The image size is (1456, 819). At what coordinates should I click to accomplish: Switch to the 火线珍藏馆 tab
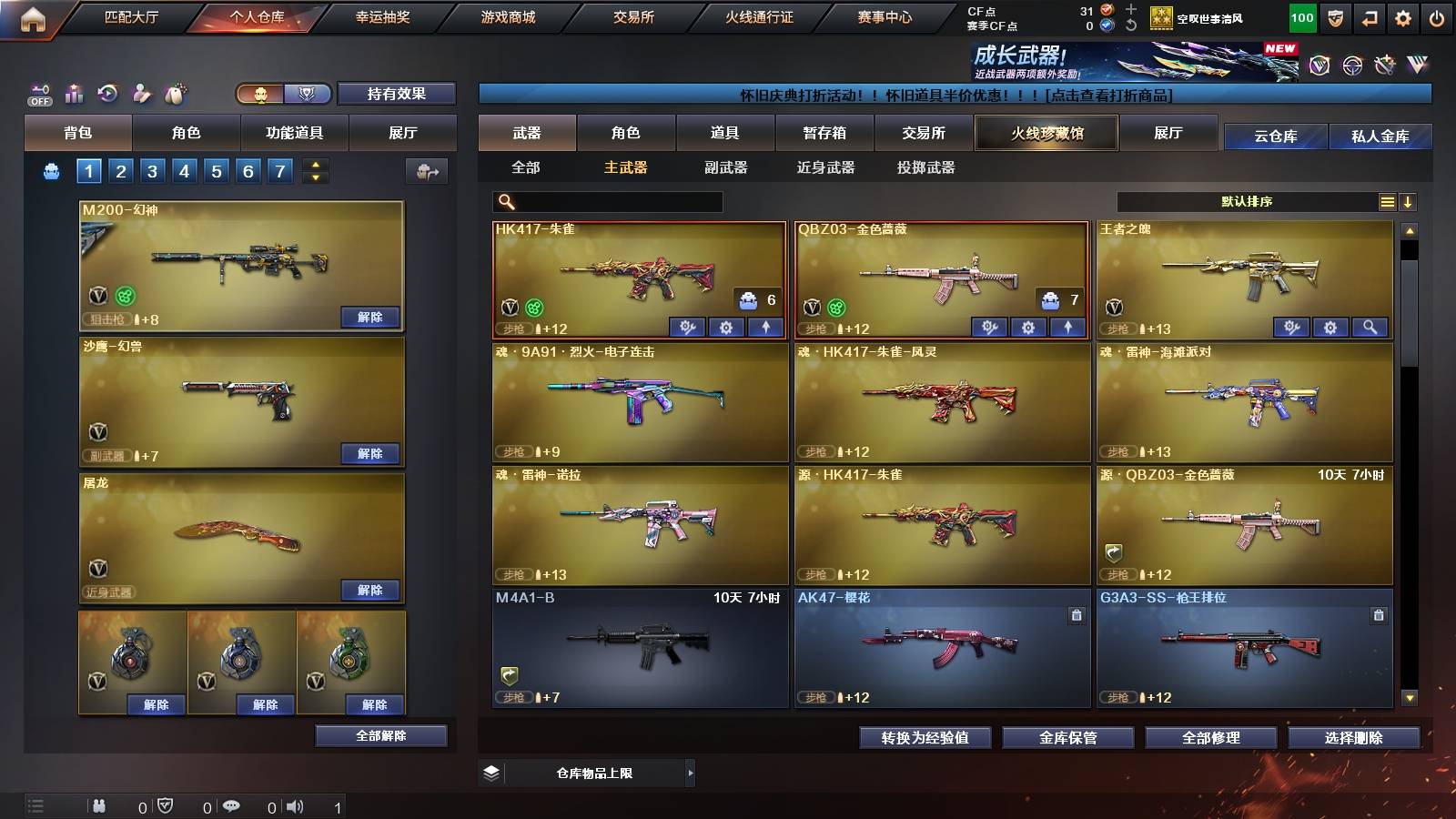(x=1046, y=133)
